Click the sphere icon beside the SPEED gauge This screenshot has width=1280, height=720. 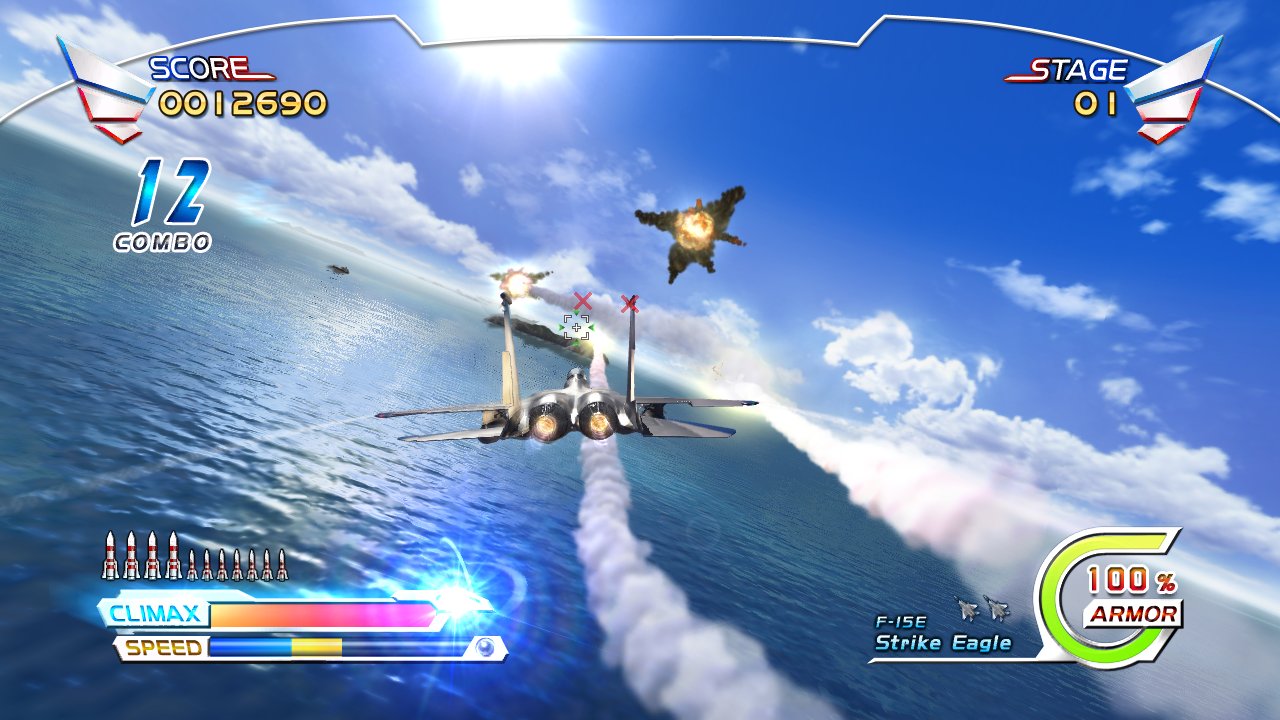coord(484,645)
